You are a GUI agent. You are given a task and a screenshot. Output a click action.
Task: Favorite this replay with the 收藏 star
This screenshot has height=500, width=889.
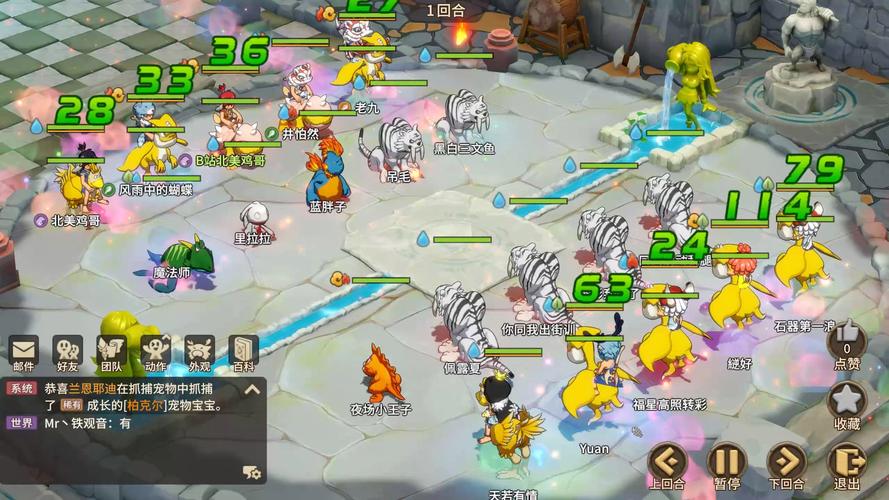click(846, 402)
